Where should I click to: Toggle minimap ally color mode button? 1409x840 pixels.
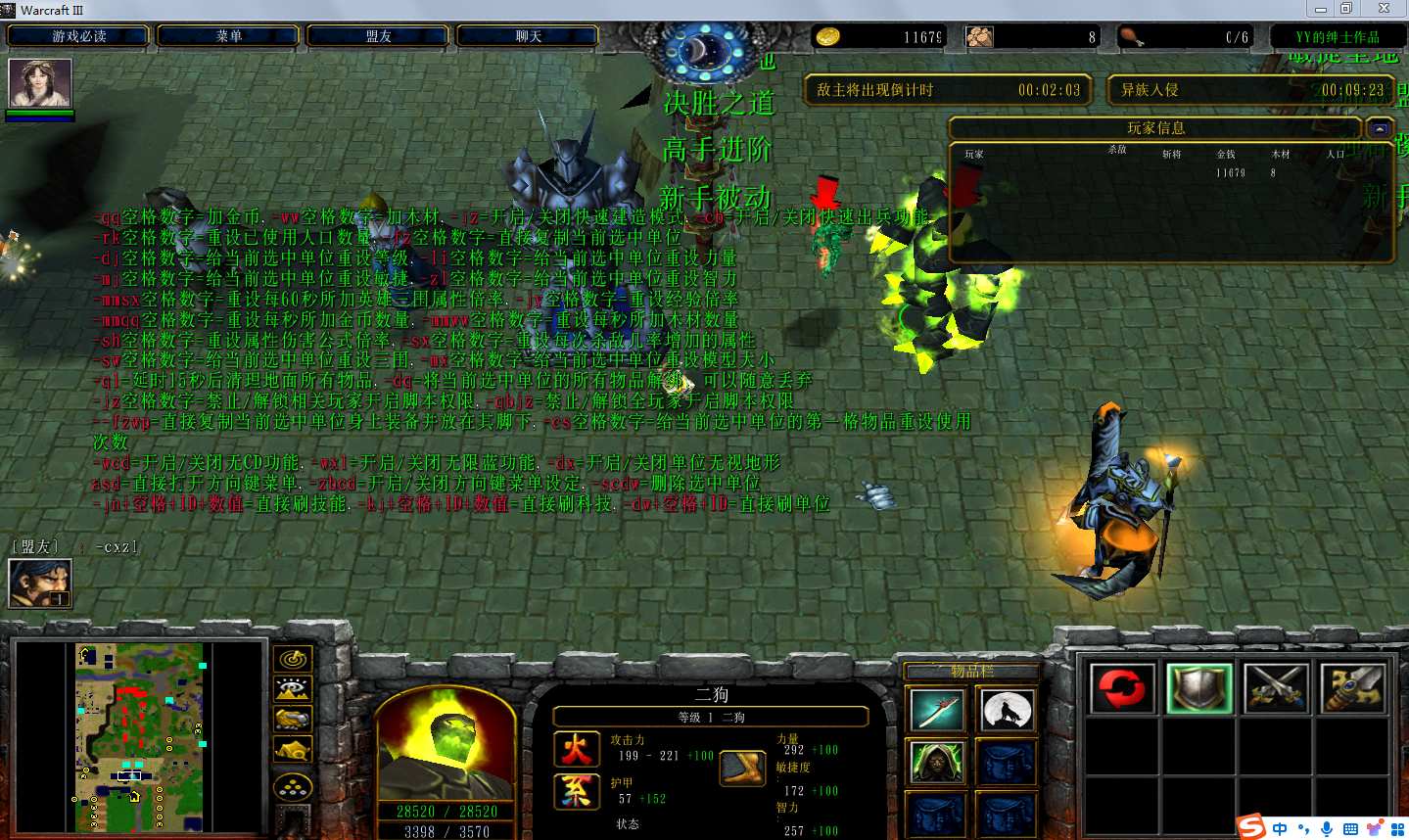(293, 720)
